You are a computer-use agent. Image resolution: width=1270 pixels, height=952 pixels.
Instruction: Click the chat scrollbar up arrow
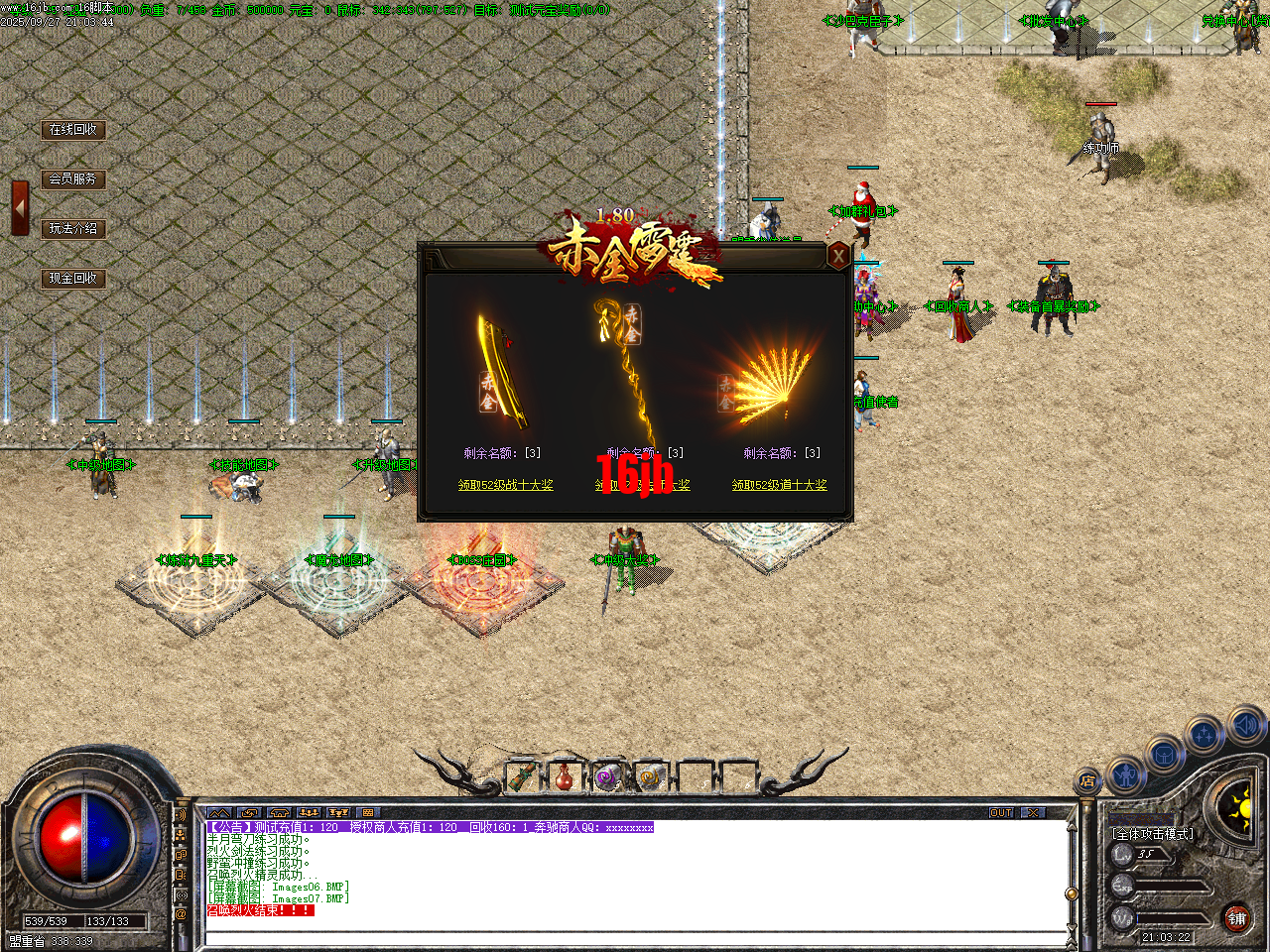click(1072, 826)
